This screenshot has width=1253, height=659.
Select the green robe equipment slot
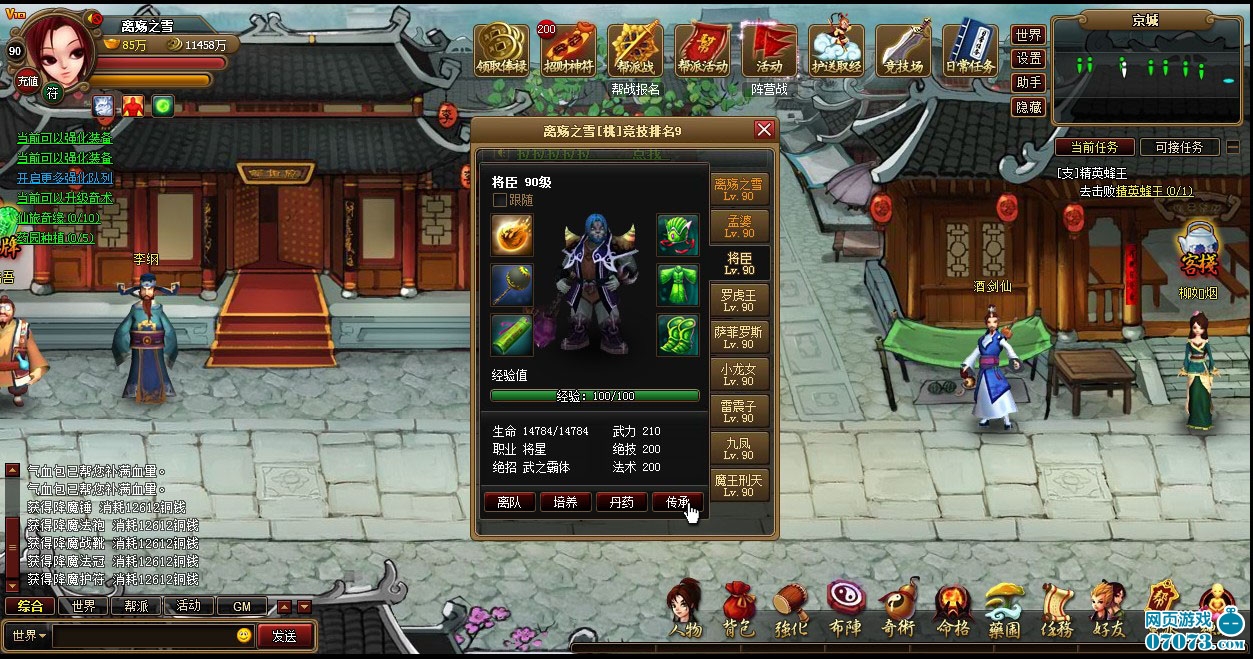tap(678, 285)
